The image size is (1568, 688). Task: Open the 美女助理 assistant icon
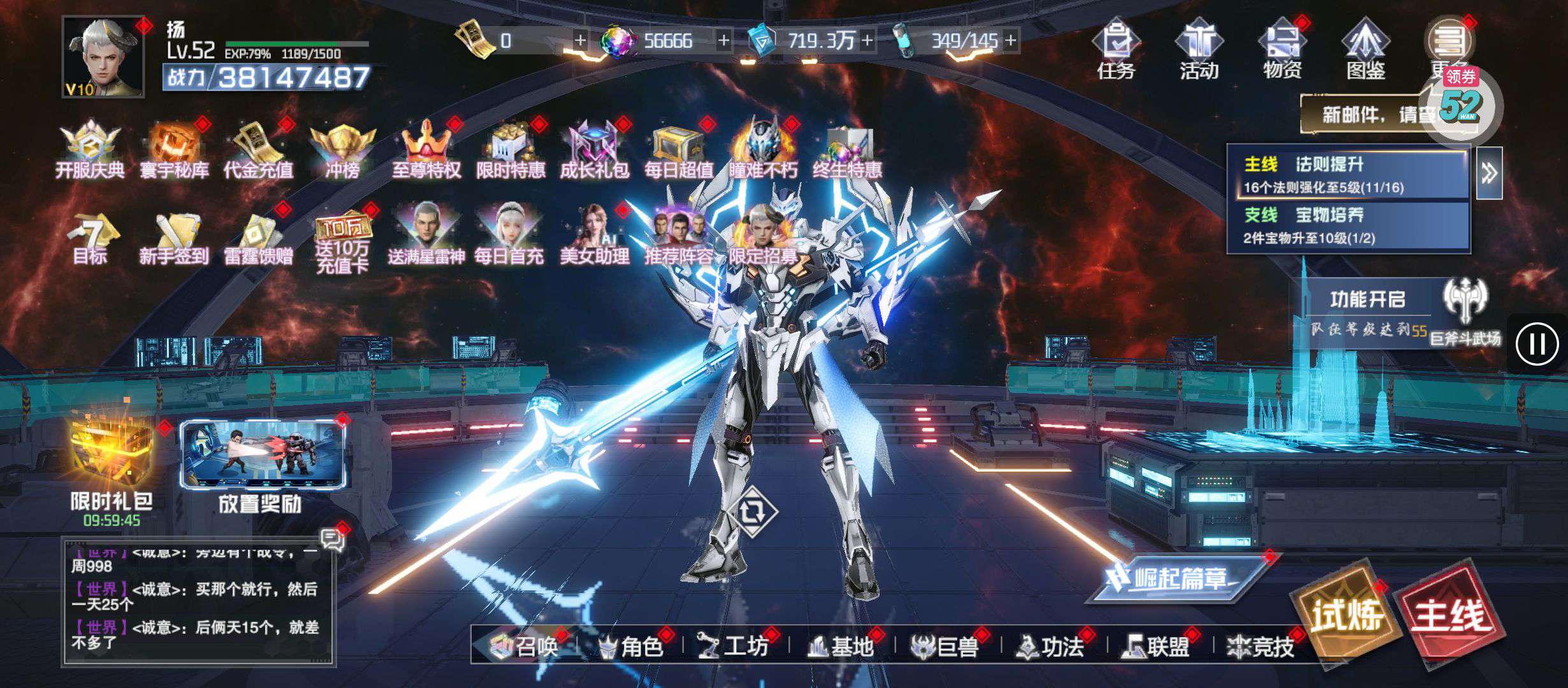click(x=594, y=234)
